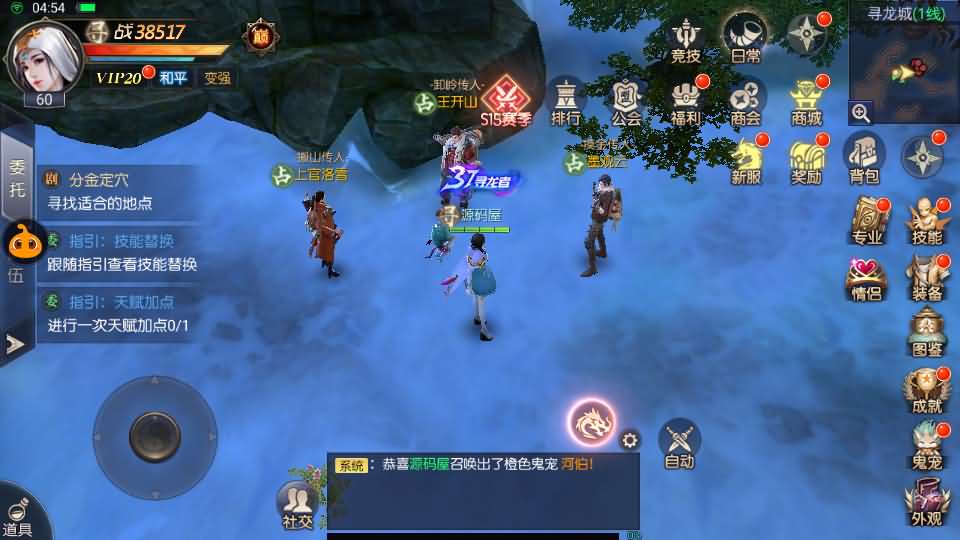Open the 技能 skills menu
960x540 pixels.
927,220
